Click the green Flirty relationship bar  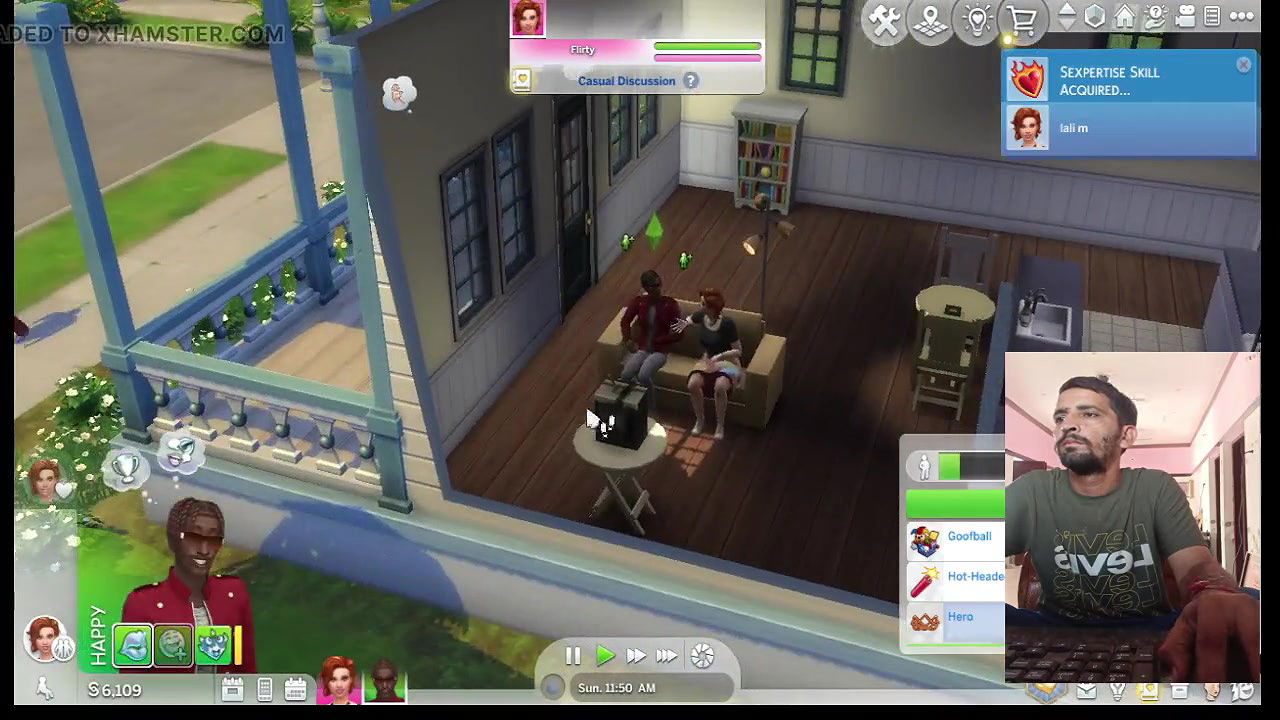point(707,47)
